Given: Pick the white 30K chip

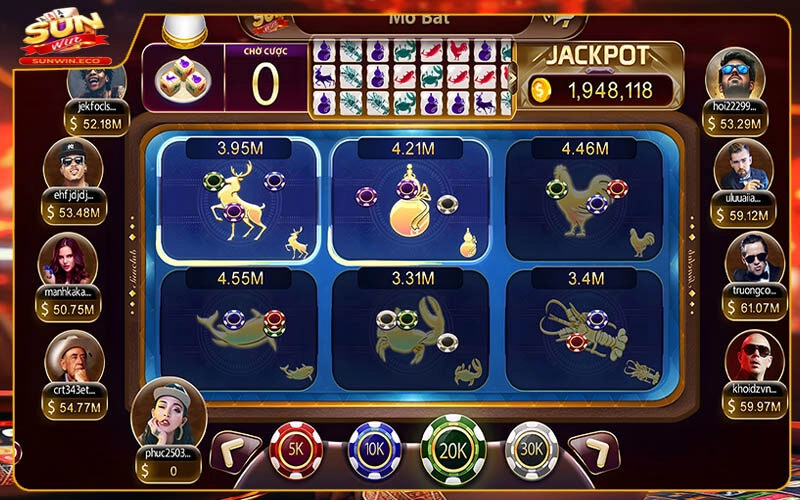Looking at the screenshot, I should coord(531,451).
